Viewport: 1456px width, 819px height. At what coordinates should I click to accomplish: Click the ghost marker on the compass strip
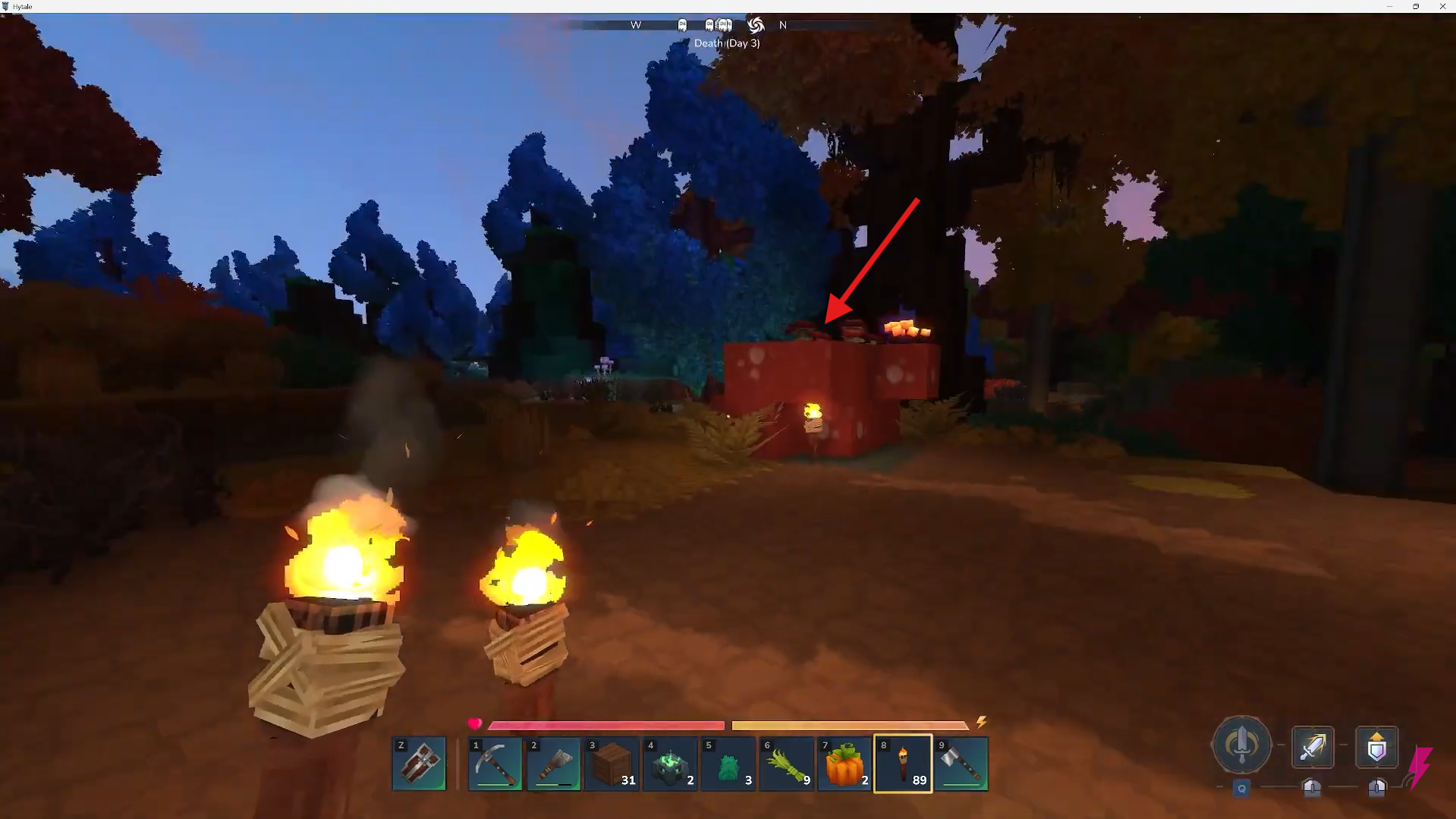[683, 24]
